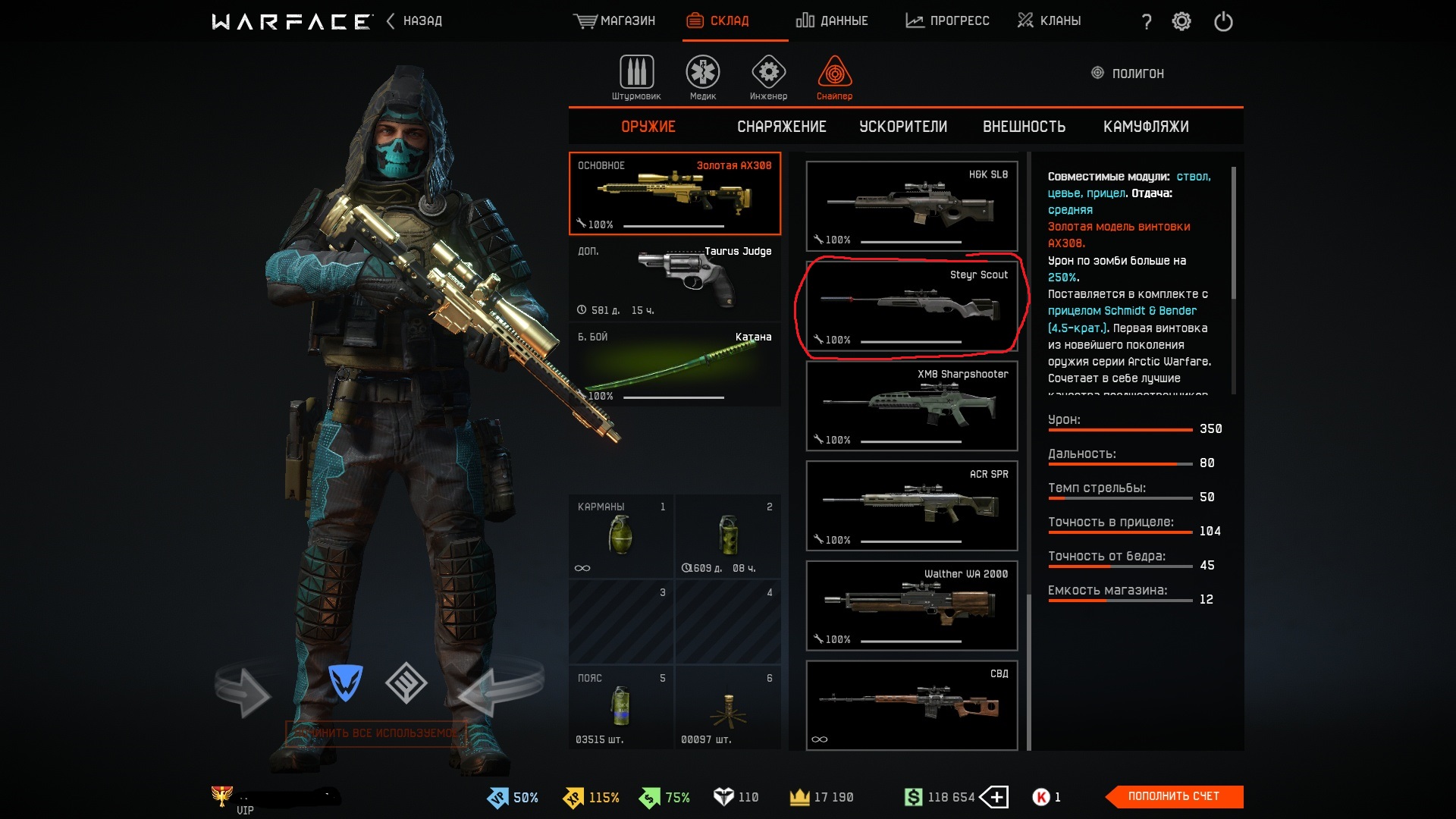This screenshot has width=1456, height=819.
Task: Select the Катана melee slot
Action: [674, 365]
